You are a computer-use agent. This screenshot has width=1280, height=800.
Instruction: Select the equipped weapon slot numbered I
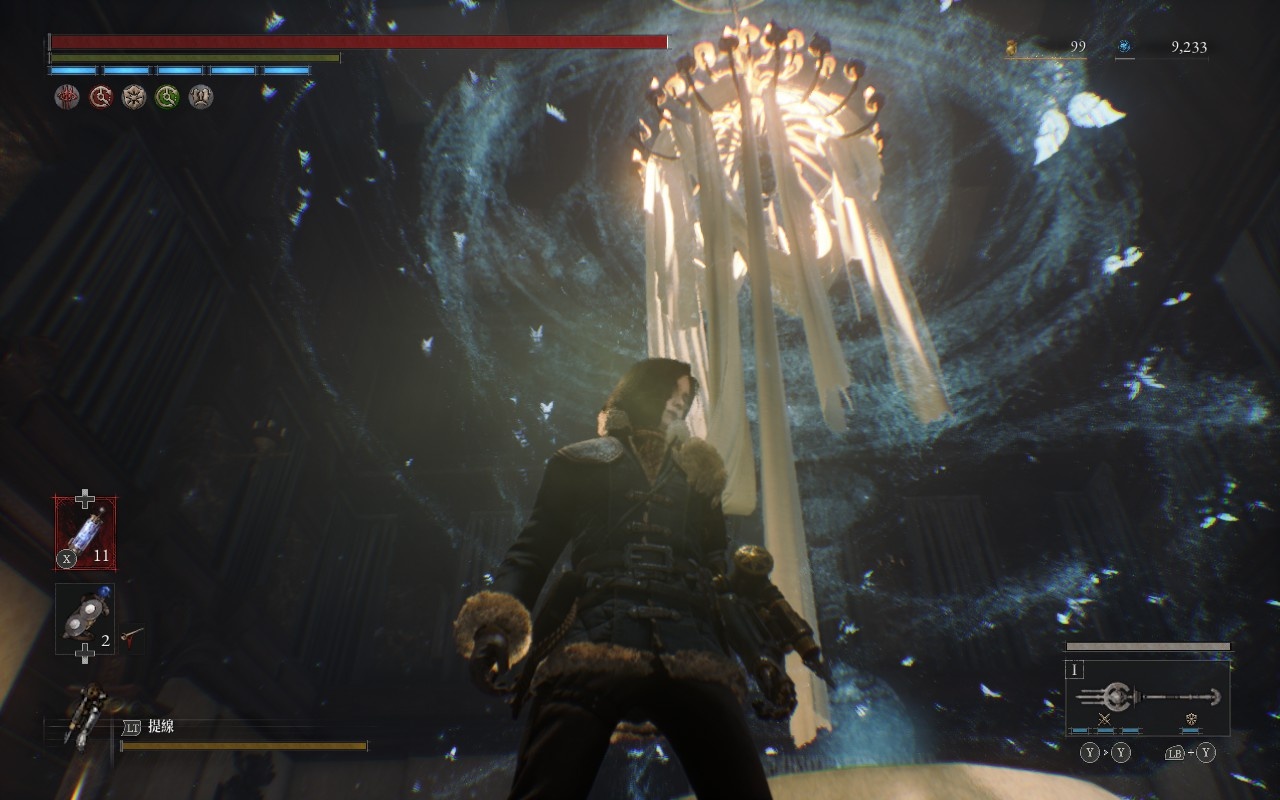tap(1147, 698)
